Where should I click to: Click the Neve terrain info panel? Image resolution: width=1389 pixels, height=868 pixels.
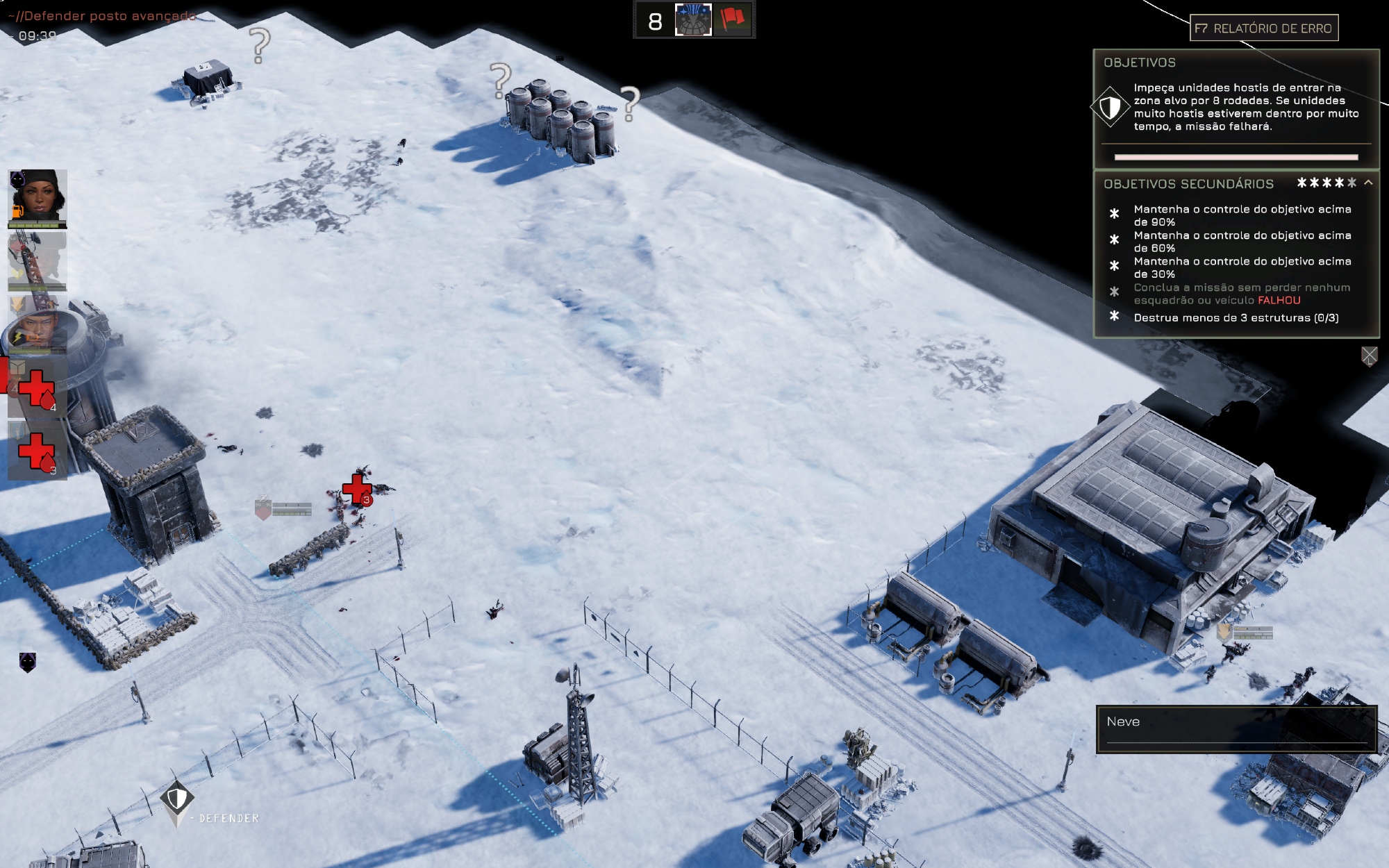[1236, 728]
